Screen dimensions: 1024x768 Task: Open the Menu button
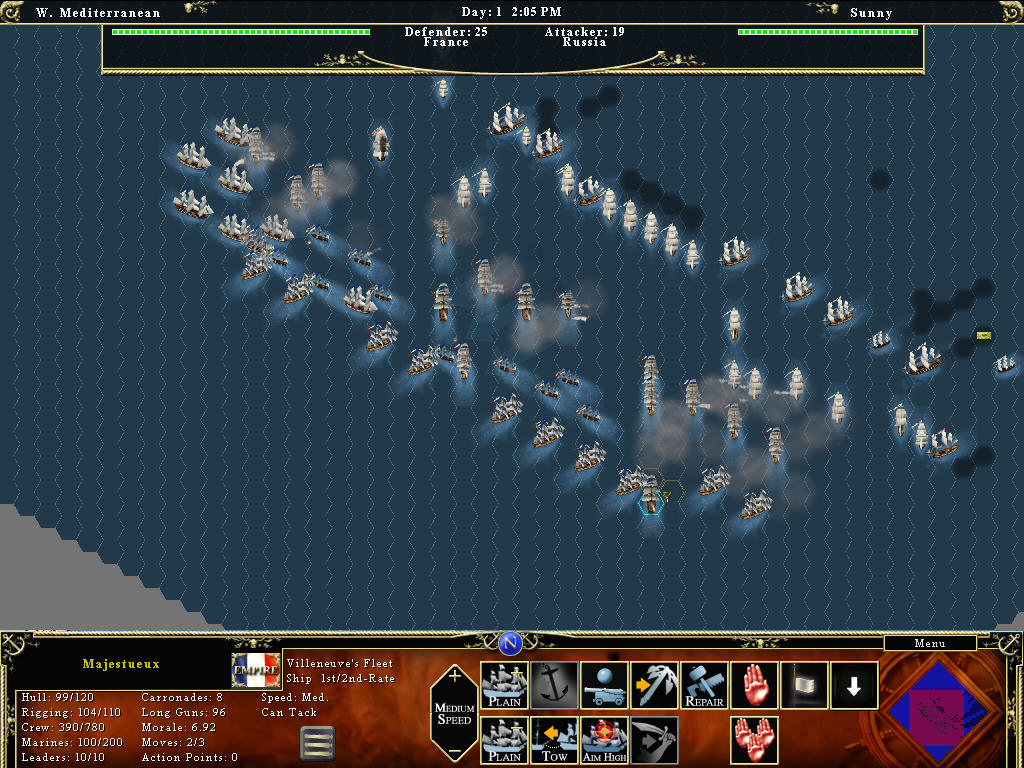tap(930, 643)
